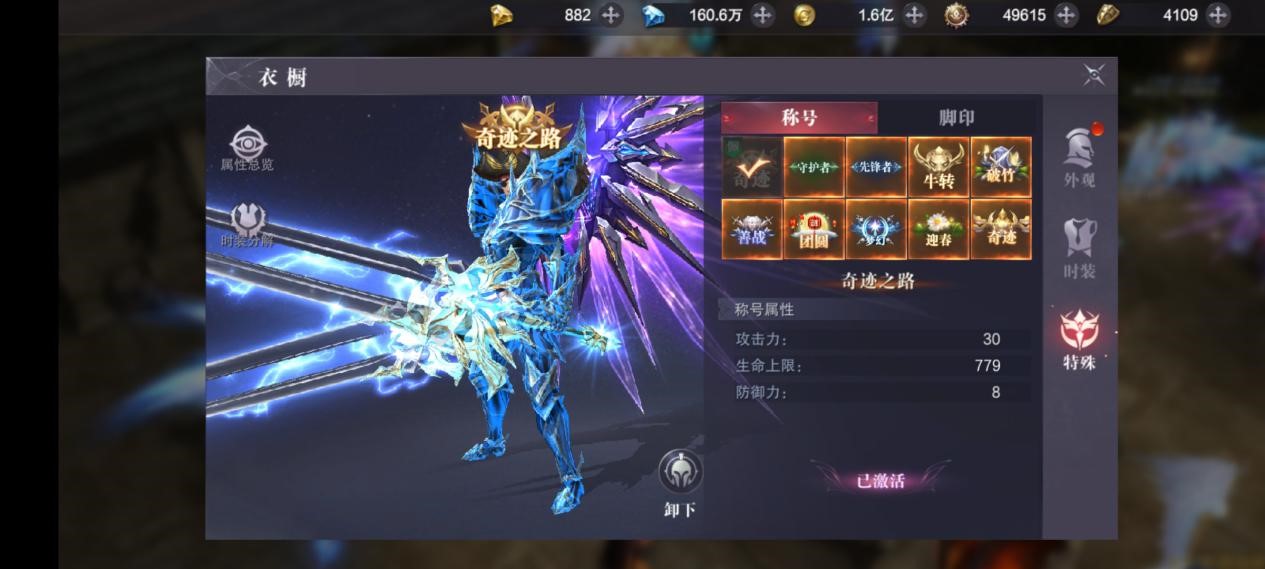The image size is (1265, 569).
Task: Add blue diamonds with the 160.6万 plus
Action: click(762, 15)
